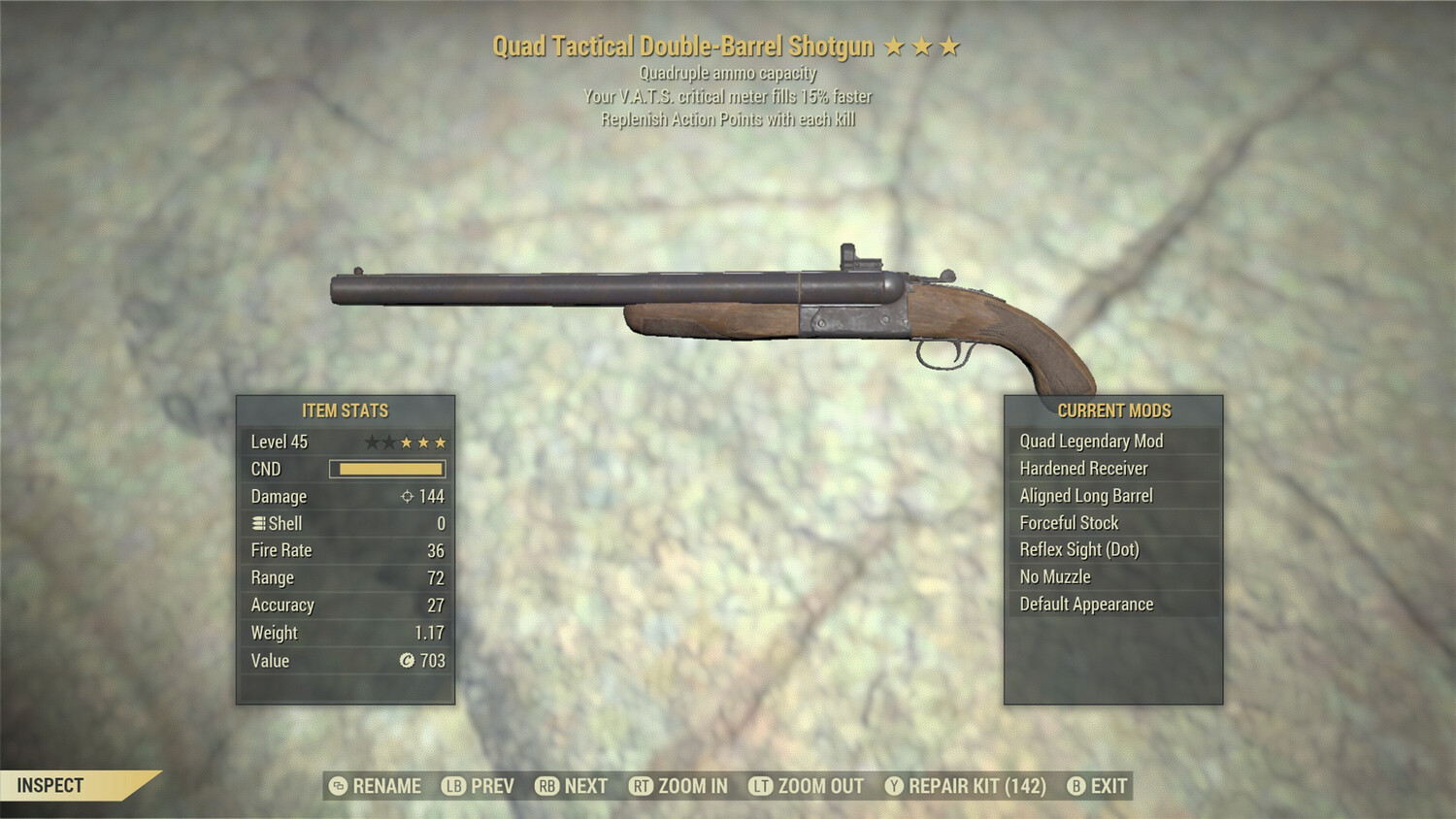
Task: Toggle the third star in the weapon title
Action: (948, 45)
